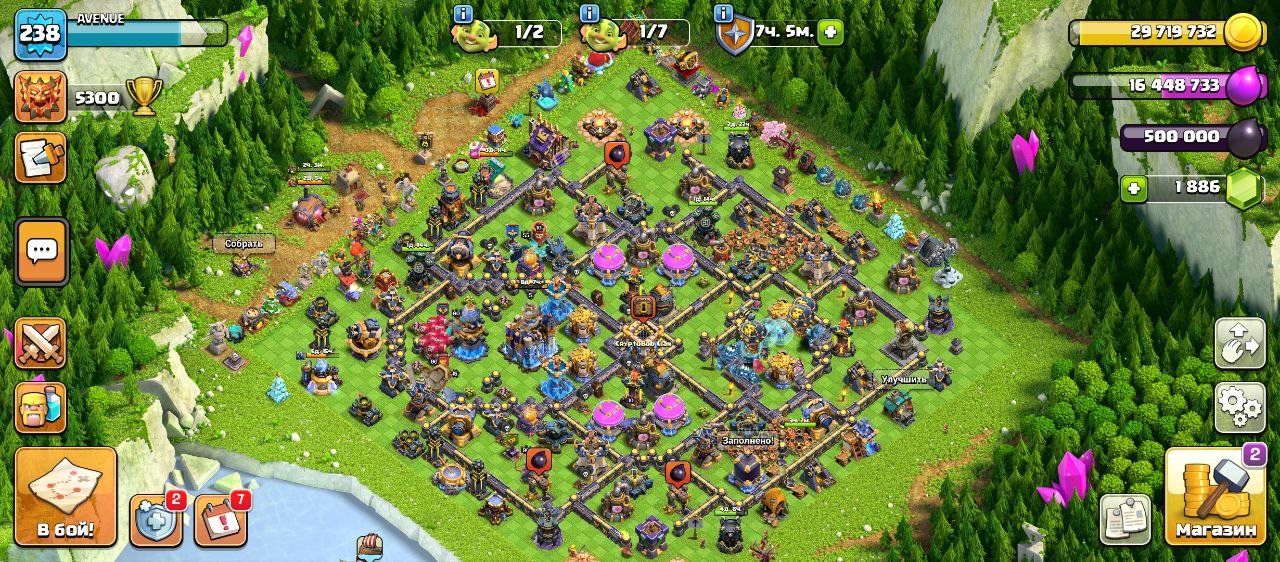
Task: Show info for the 1/7 builder counter
Action: click(x=589, y=14)
